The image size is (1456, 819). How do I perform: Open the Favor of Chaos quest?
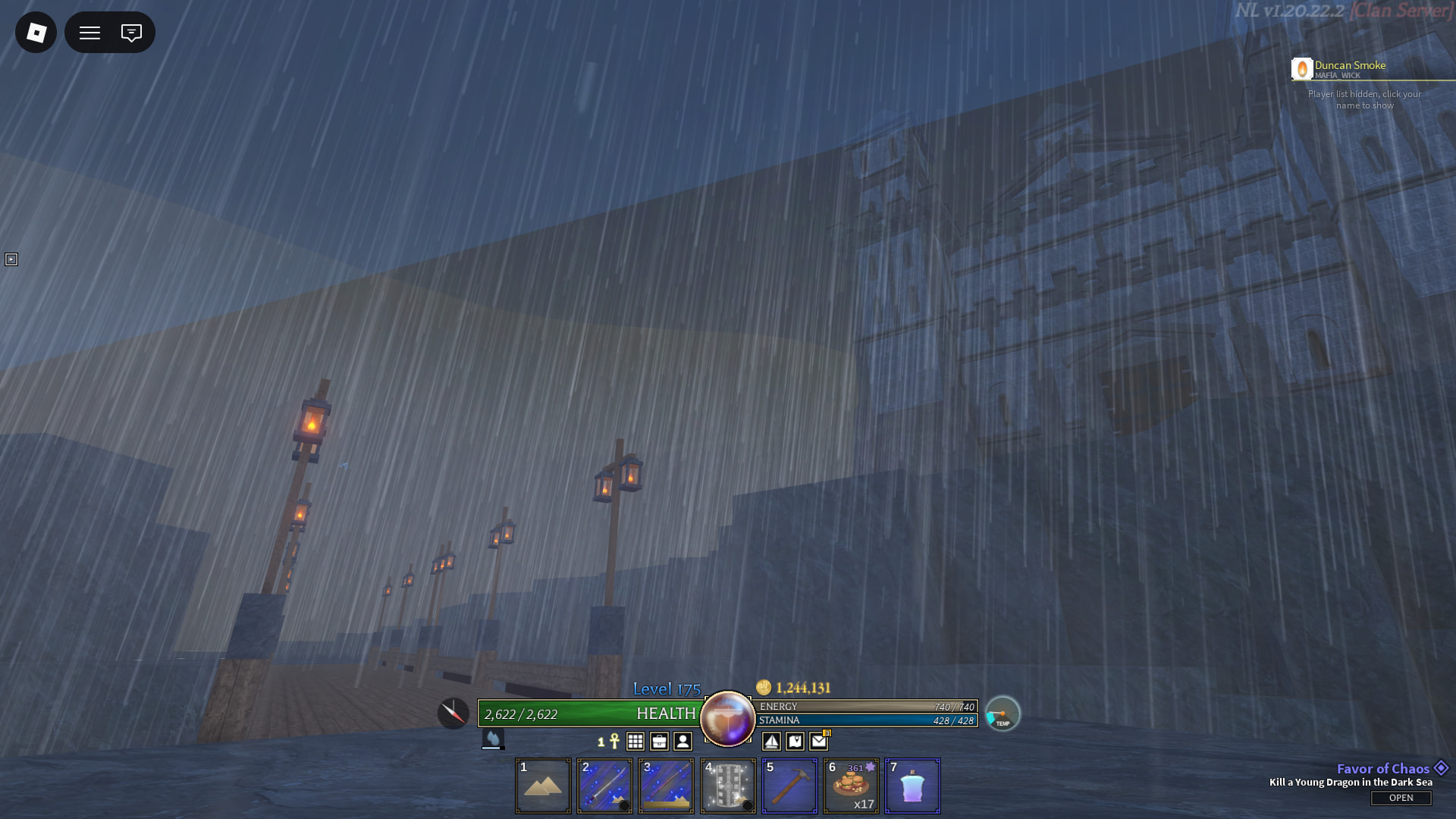(x=1401, y=798)
